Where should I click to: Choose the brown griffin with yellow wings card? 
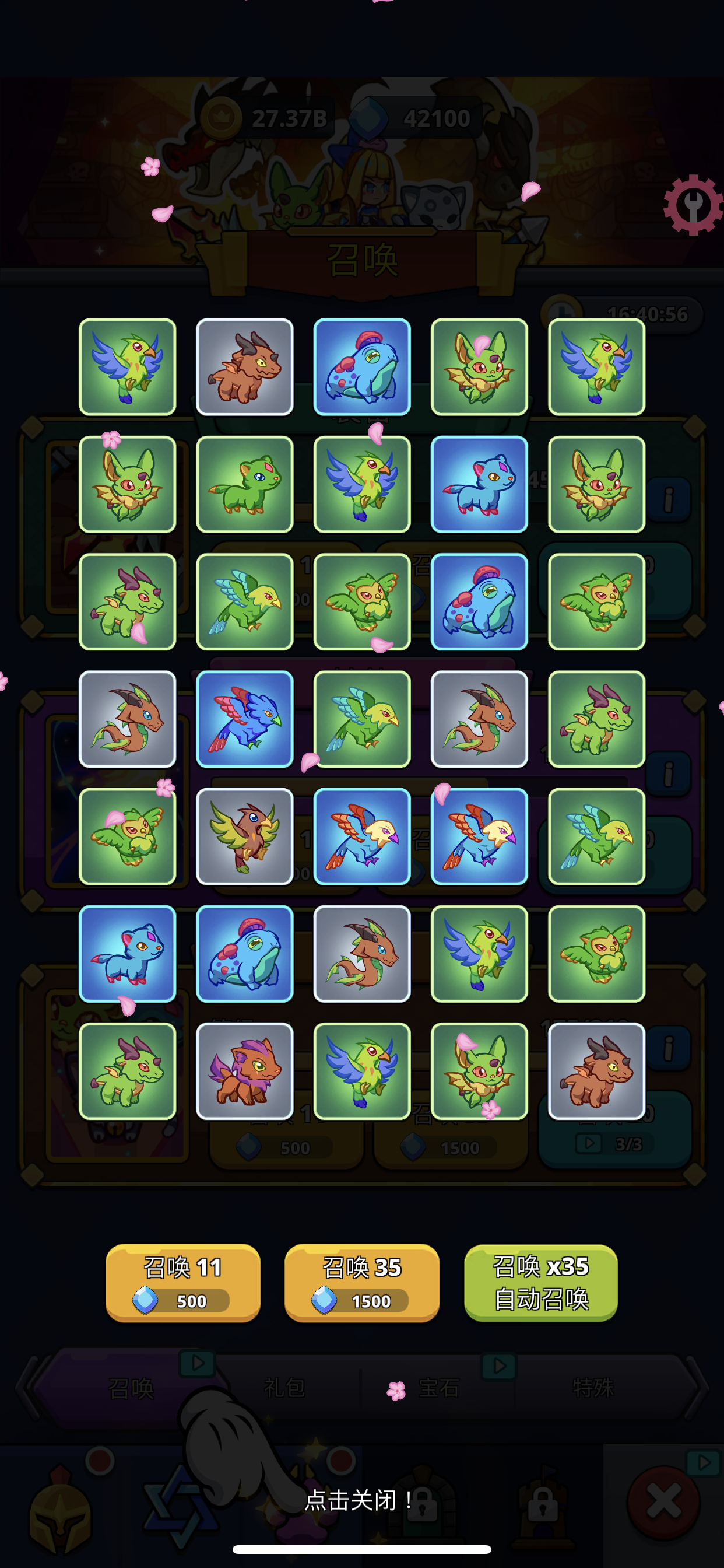pos(245,836)
